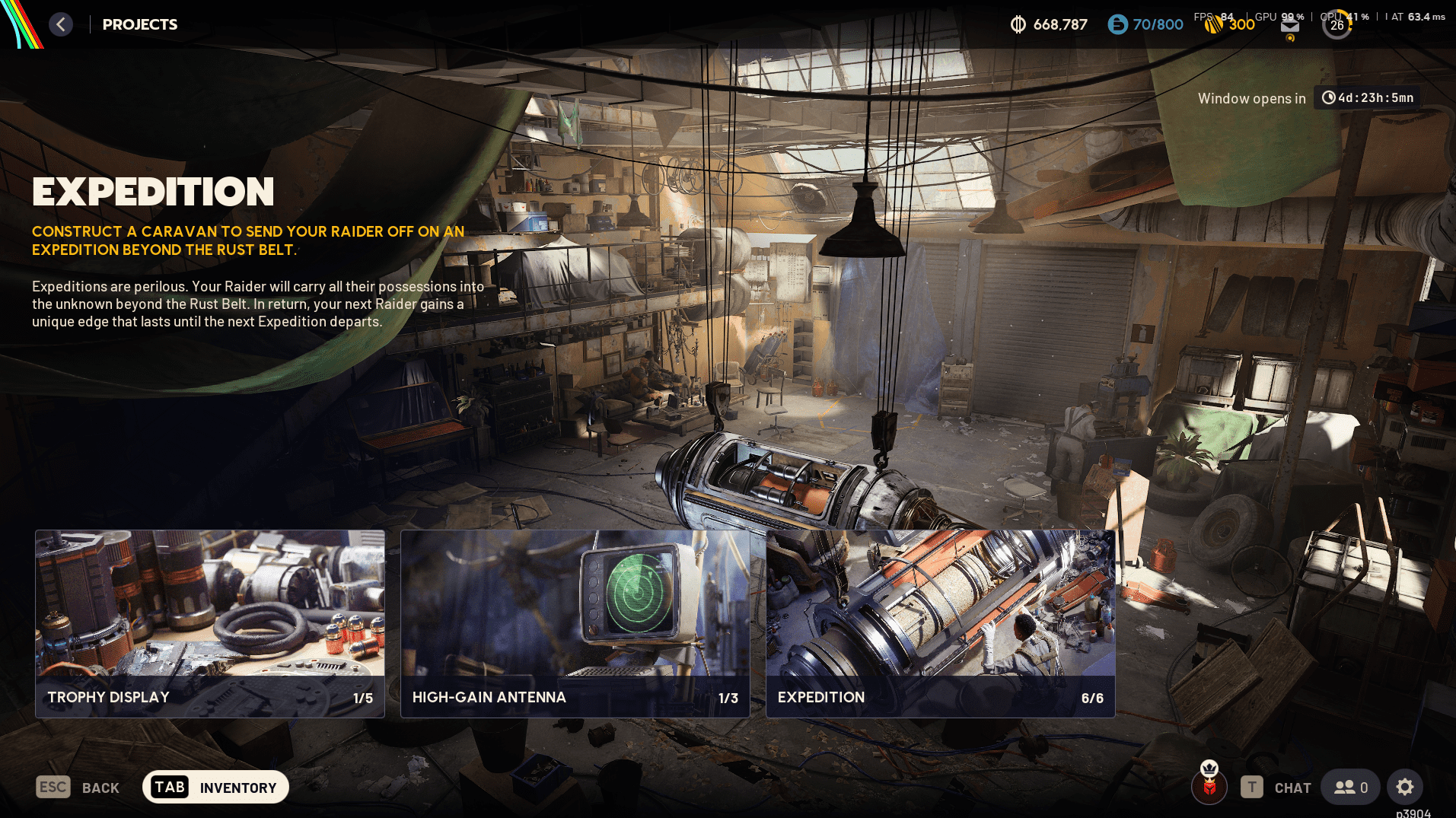Open the mail inbox with the notification
This screenshot has height=818, width=1456.
(x=1289, y=24)
